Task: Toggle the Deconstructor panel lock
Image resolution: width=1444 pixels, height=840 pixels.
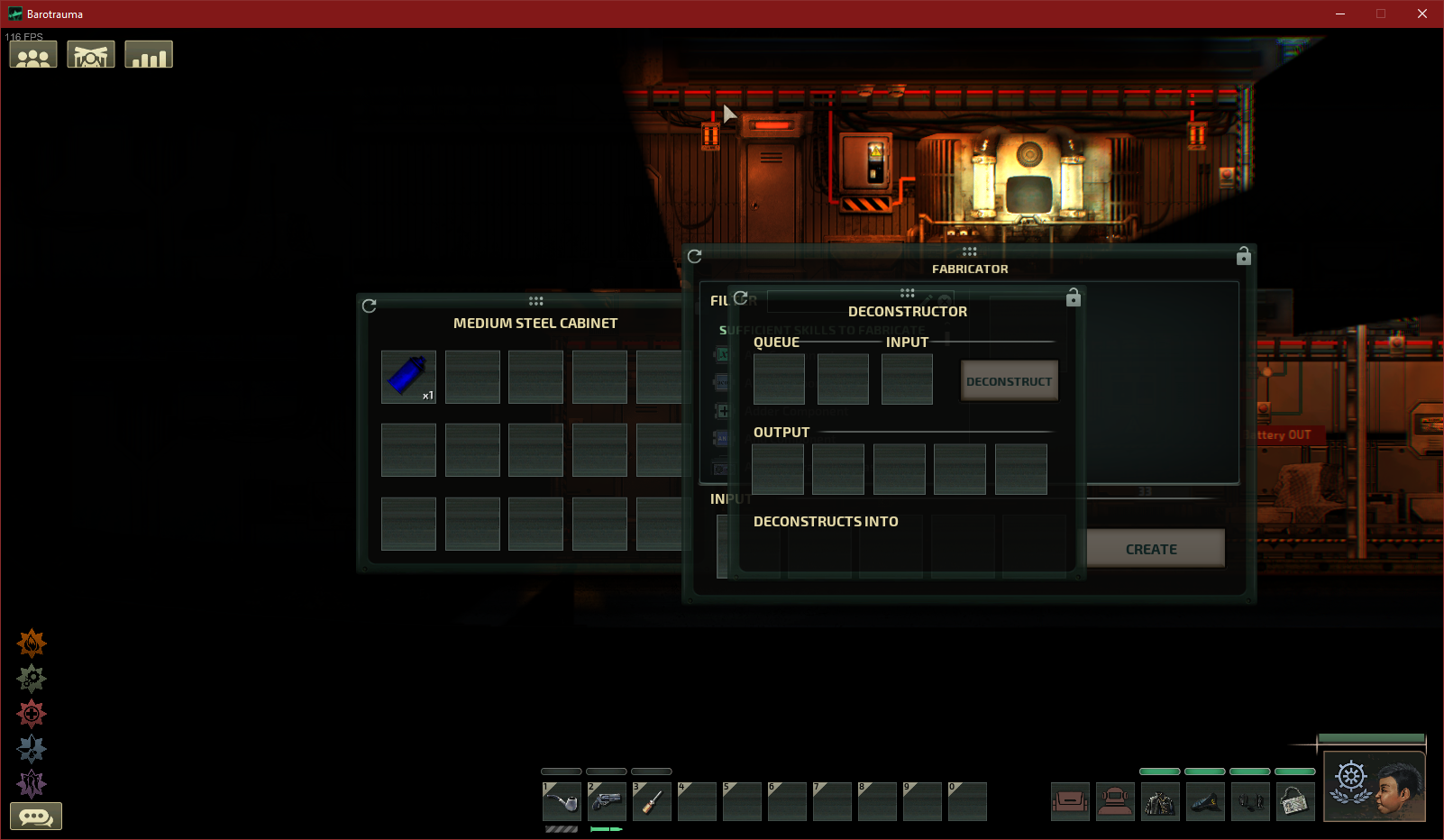Action: pos(1073,297)
